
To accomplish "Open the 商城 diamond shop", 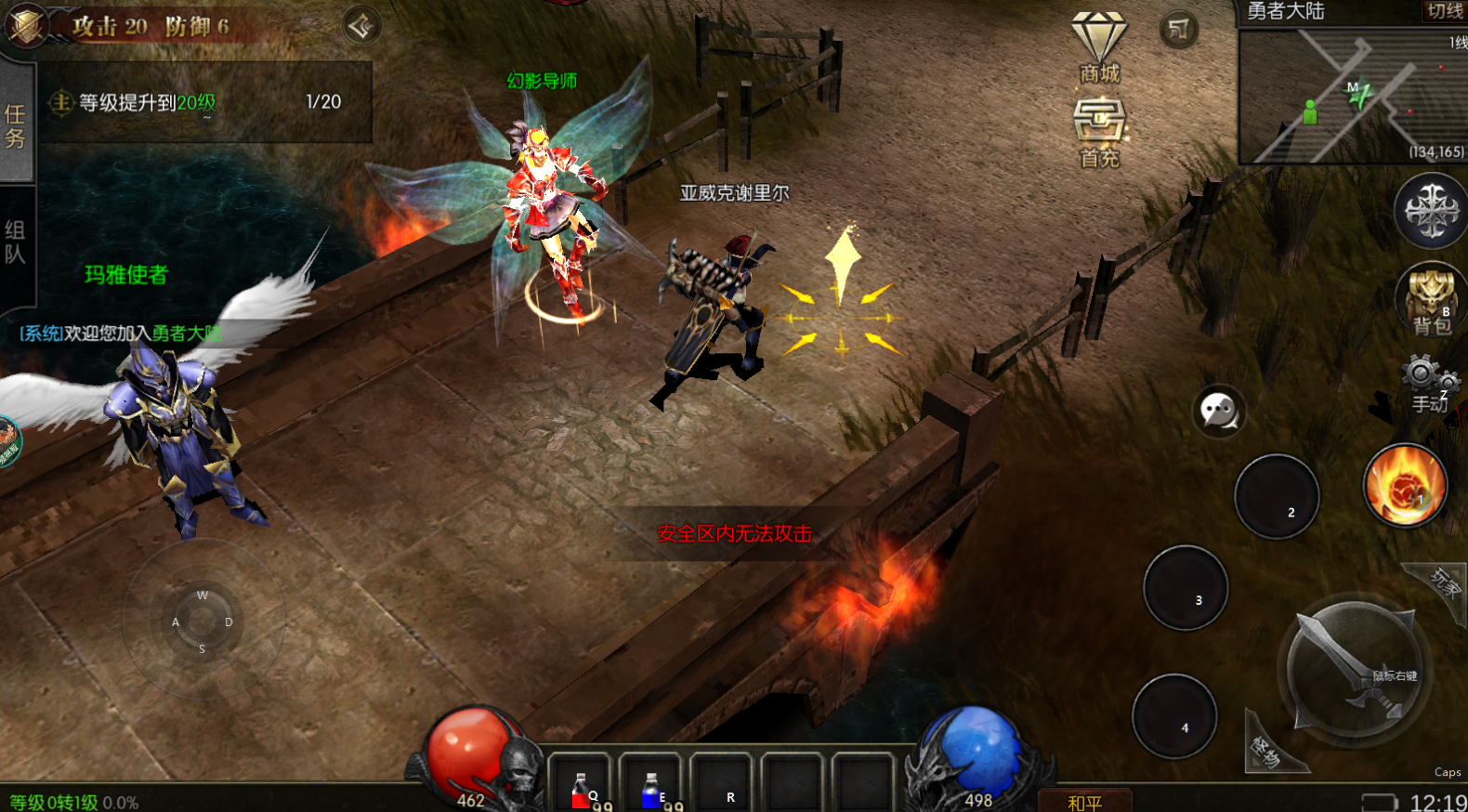I will 1099,46.
